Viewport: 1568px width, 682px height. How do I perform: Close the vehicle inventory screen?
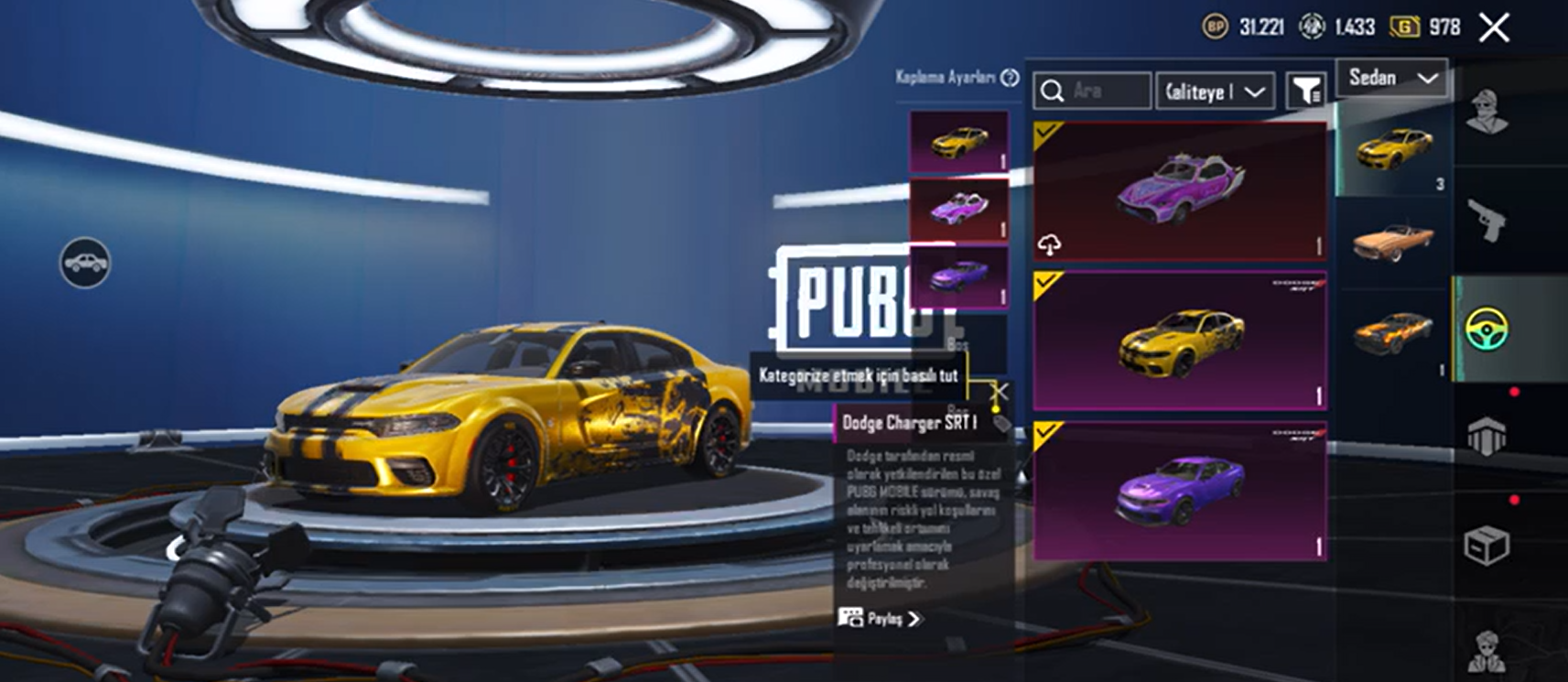1494,28
